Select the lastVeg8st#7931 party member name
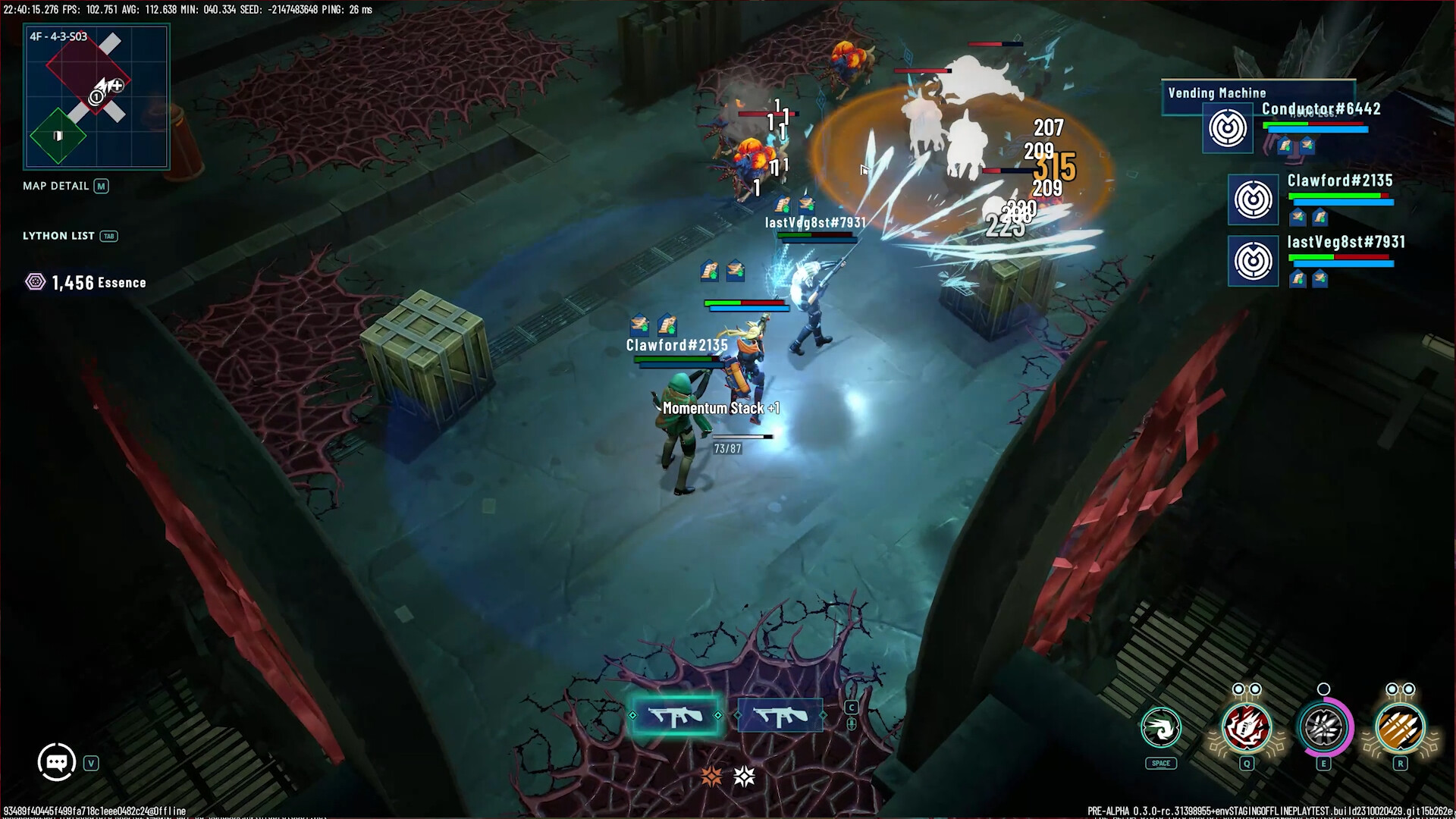The width and height of the screenshot is (1456, 819). pyautogui.click(x=1348, y=242)
